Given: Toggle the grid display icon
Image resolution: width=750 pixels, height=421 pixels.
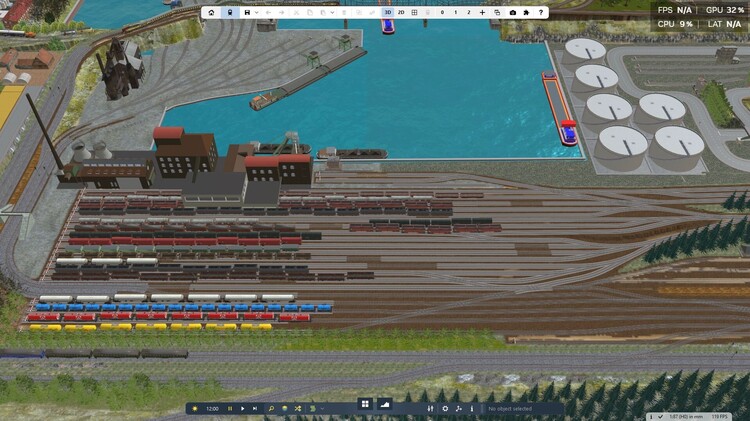Looking at the screenshot, I should (x=415, y=13).
